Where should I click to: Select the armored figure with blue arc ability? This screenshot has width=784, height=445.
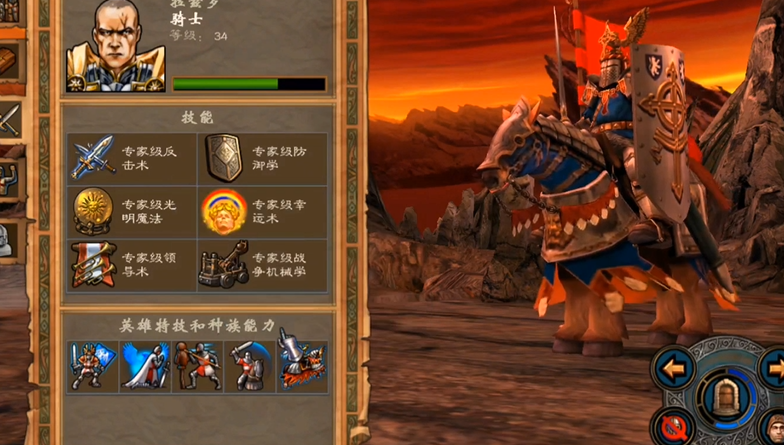pos(249,367)
